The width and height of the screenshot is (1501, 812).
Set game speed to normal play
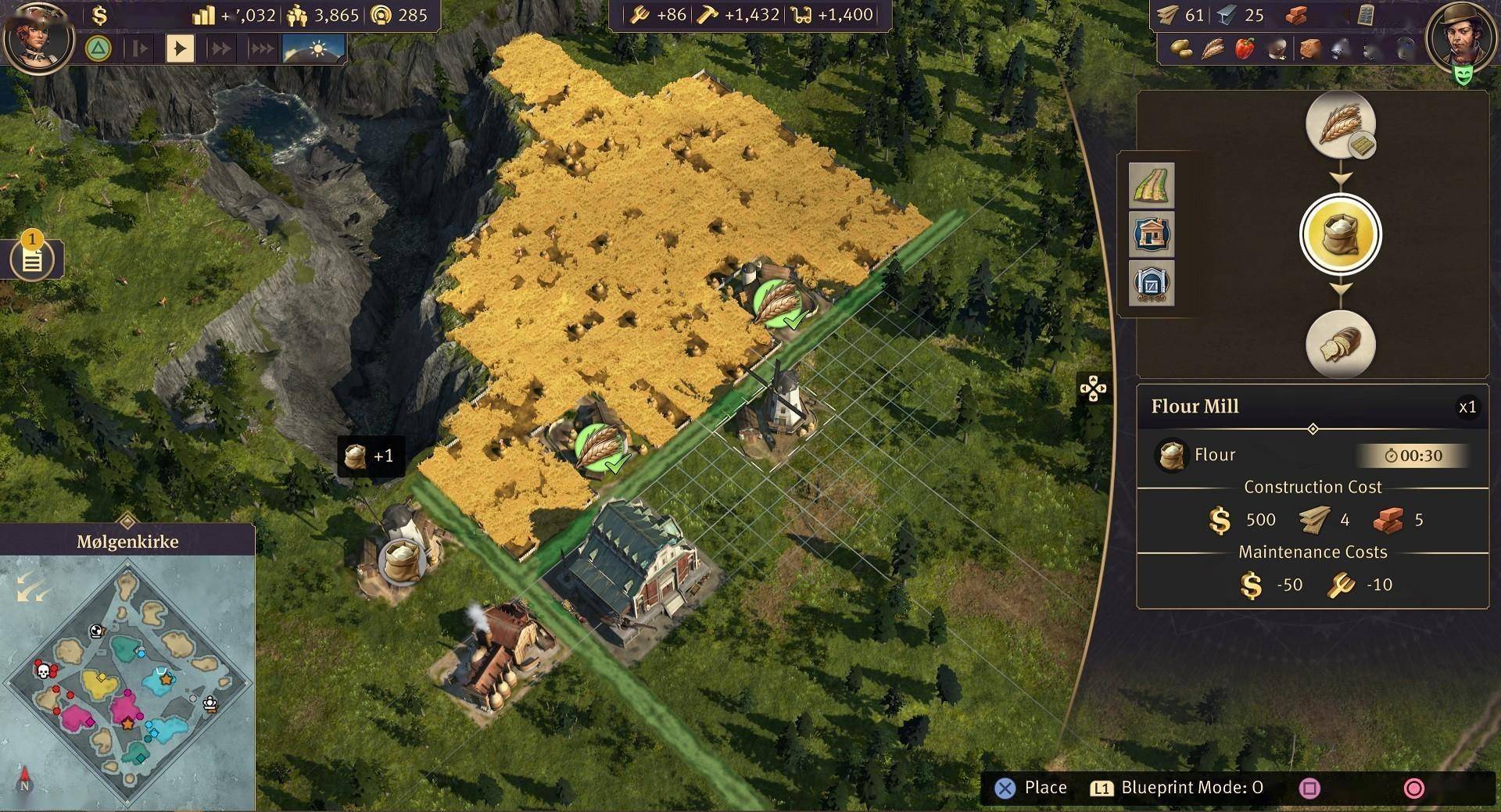pos(180,48)
